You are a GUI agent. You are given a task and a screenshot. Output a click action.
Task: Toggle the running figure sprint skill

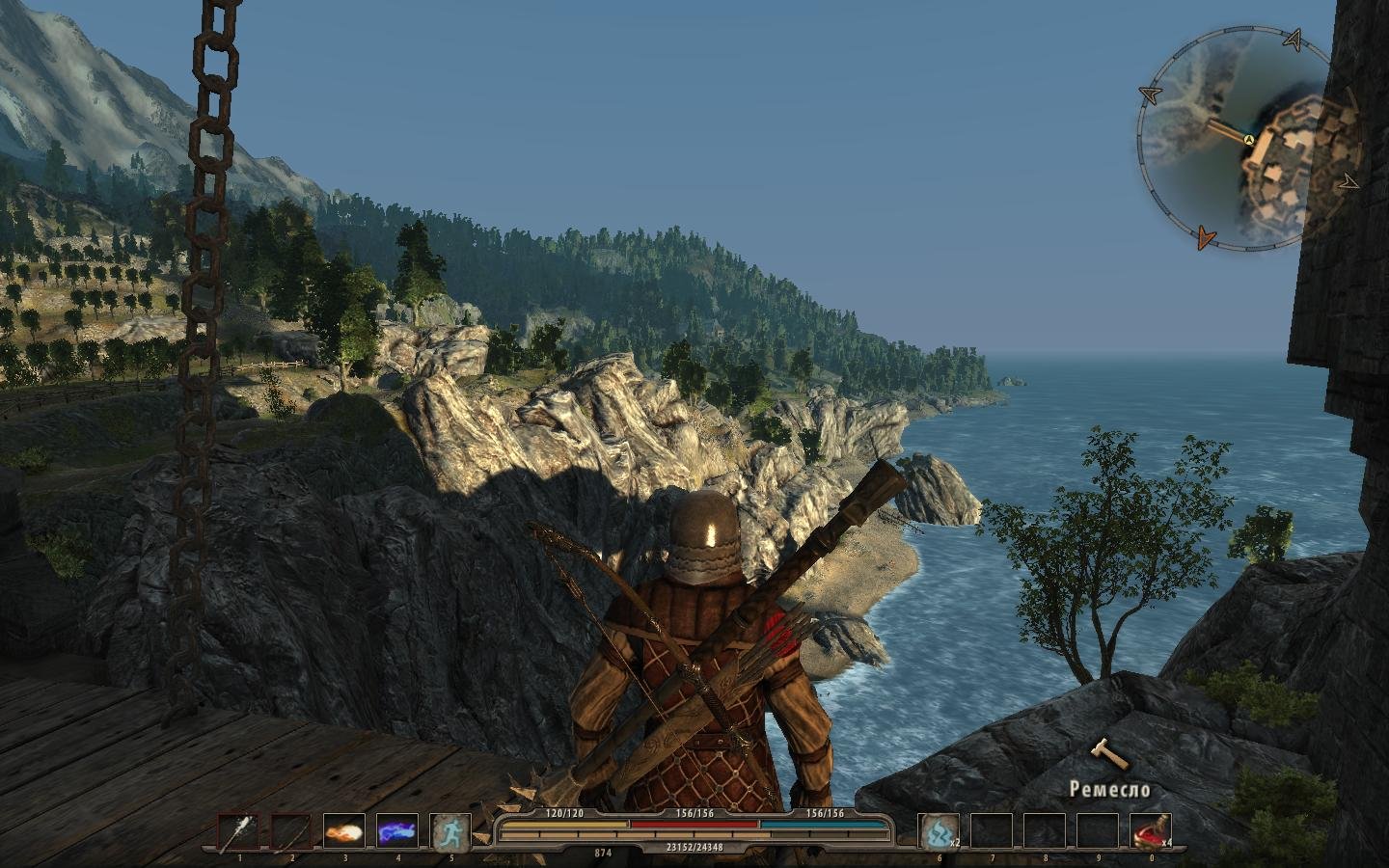(449, 832)
